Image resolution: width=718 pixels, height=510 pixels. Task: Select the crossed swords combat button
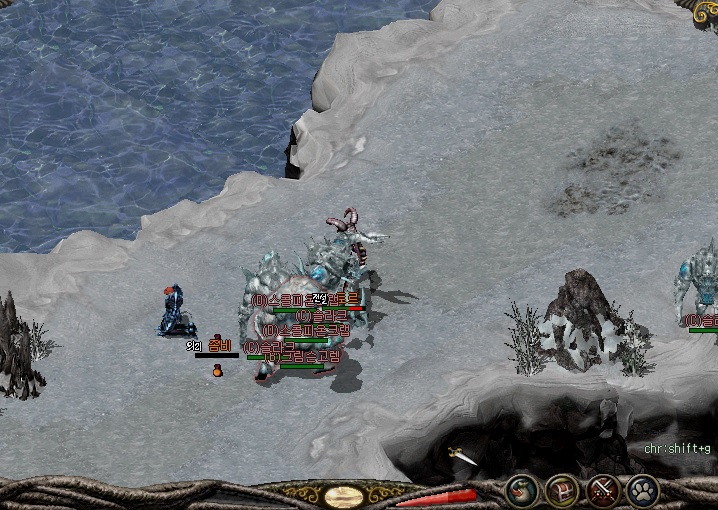(x=603, y=491)
